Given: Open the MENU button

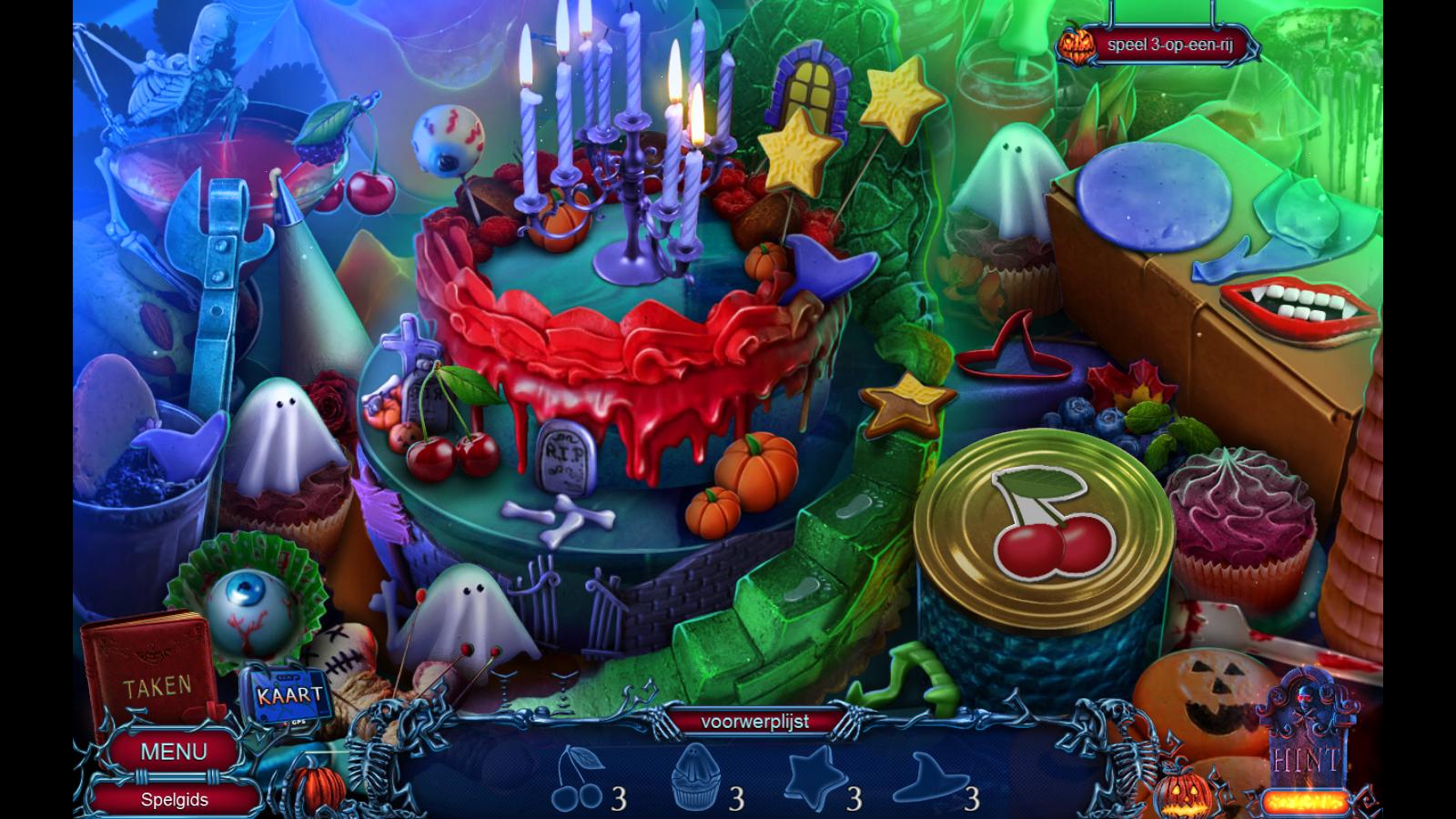Looking at the screenshot, I should [173, 752].
